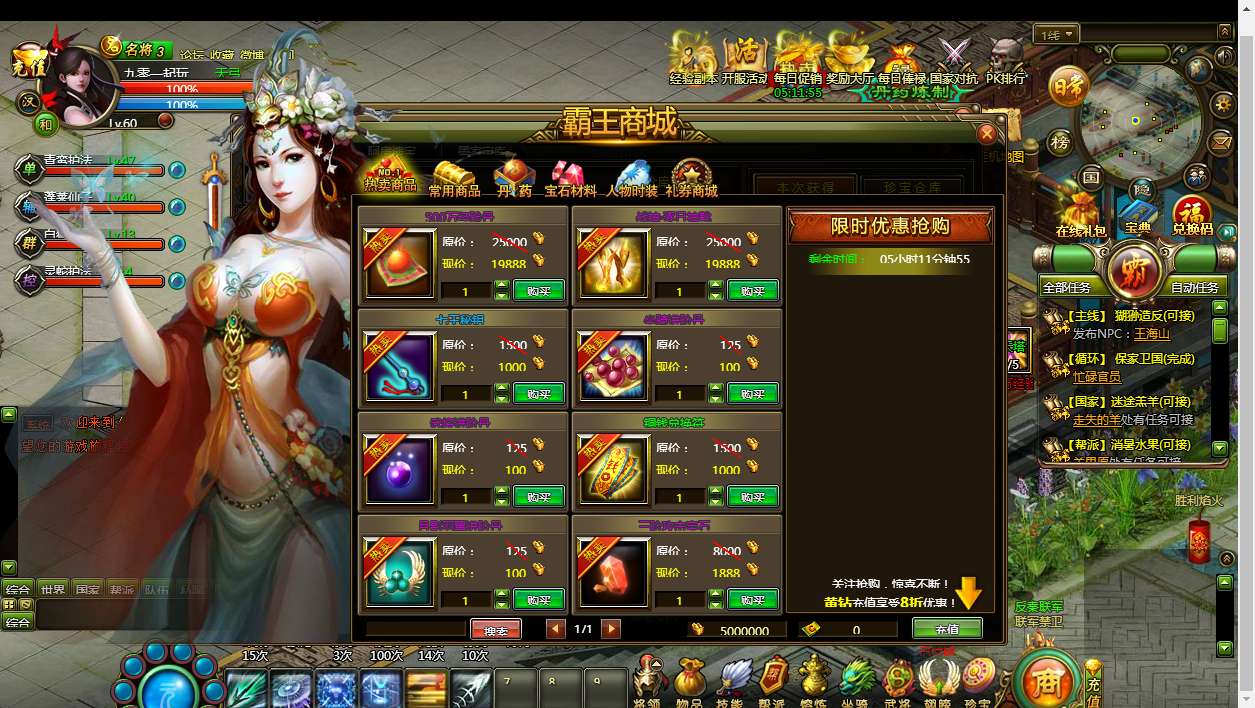This screenshot has height=708, width=1255.
Task: Go to the next shop page
Action: [611, 629]
